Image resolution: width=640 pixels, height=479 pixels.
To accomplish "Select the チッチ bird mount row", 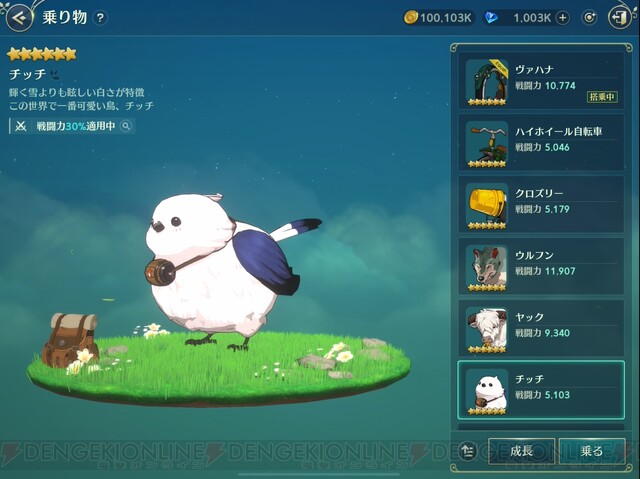I will click(541, 390).
